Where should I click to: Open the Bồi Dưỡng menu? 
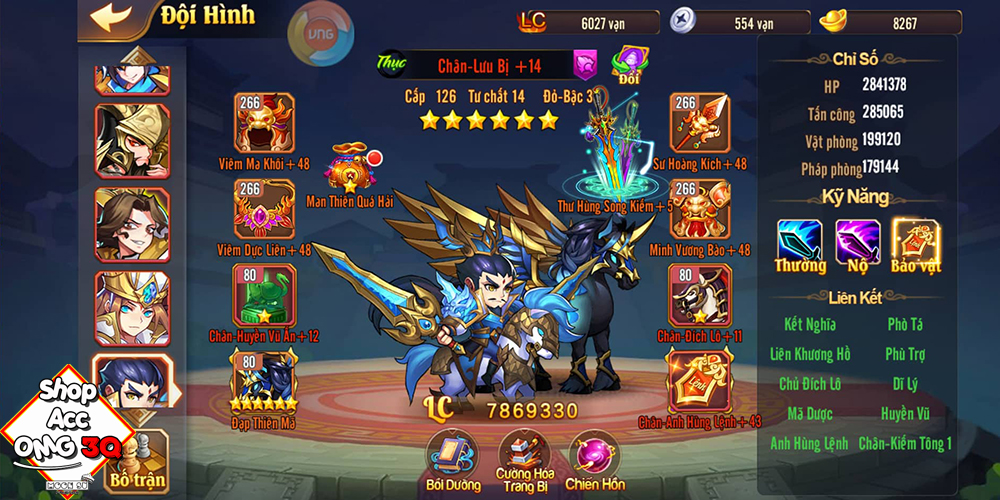[x=451, y=456]
